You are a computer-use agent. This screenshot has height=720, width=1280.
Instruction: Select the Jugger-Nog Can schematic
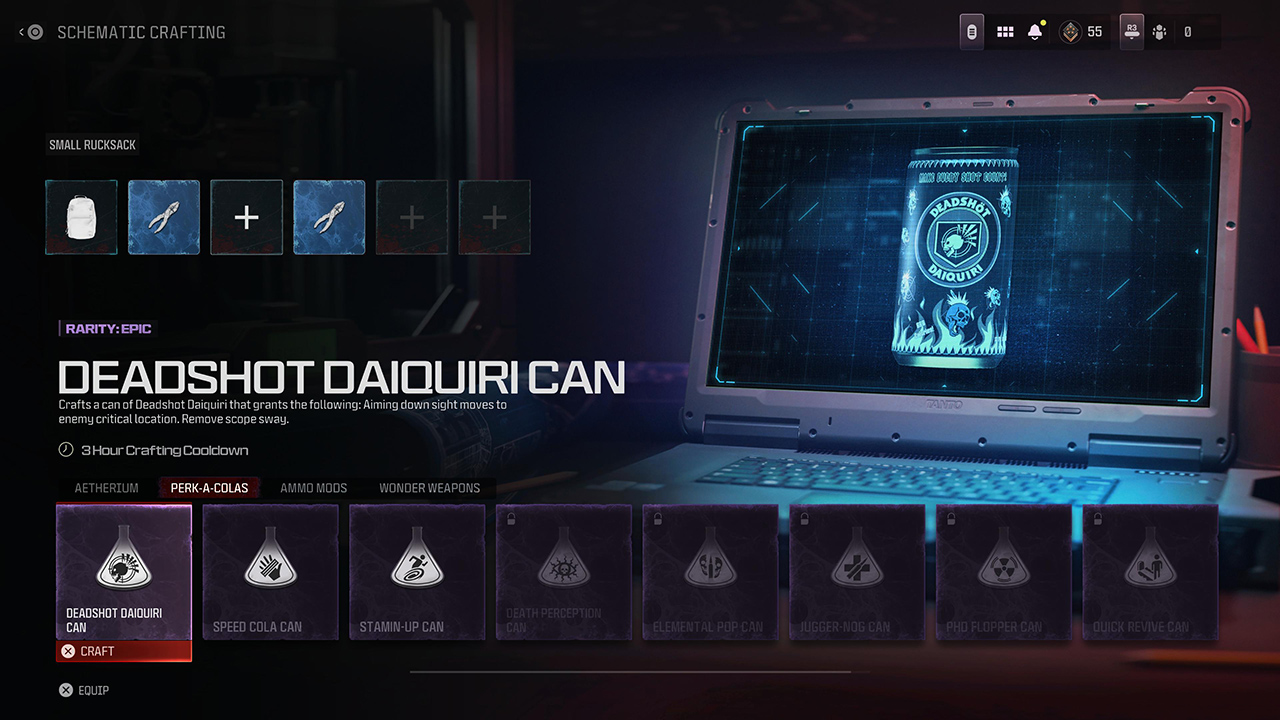coord(856,570)
